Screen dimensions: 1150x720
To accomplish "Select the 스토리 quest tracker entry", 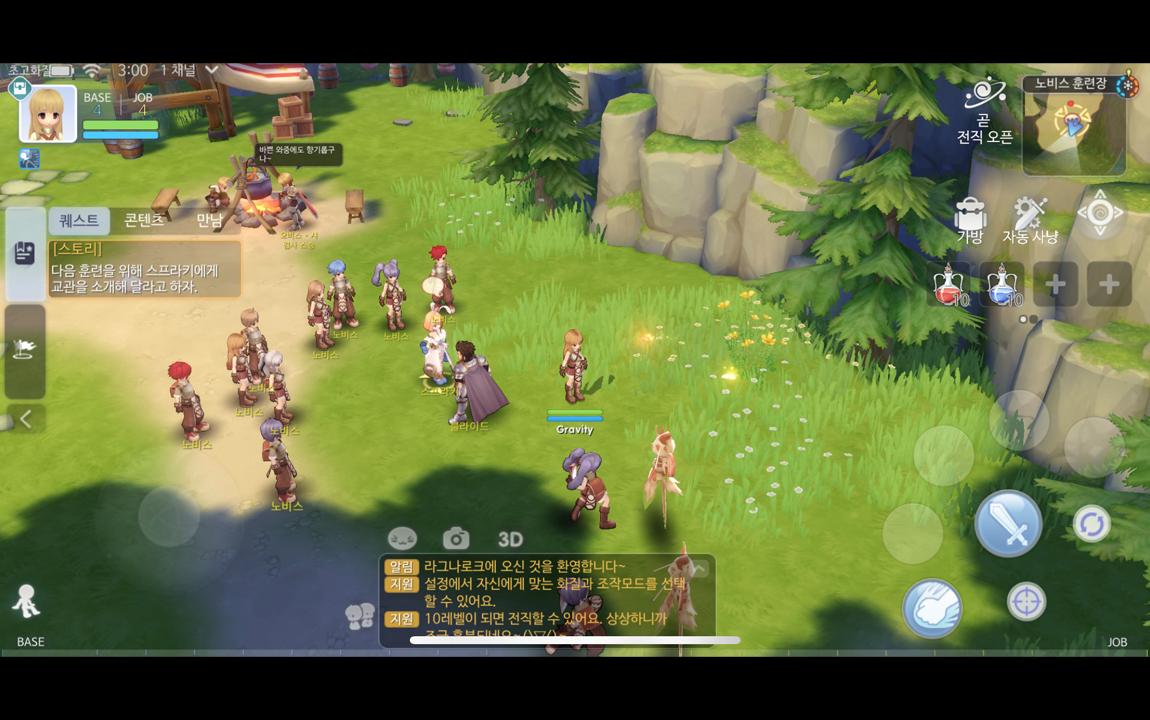I will (x=145, y=269).
